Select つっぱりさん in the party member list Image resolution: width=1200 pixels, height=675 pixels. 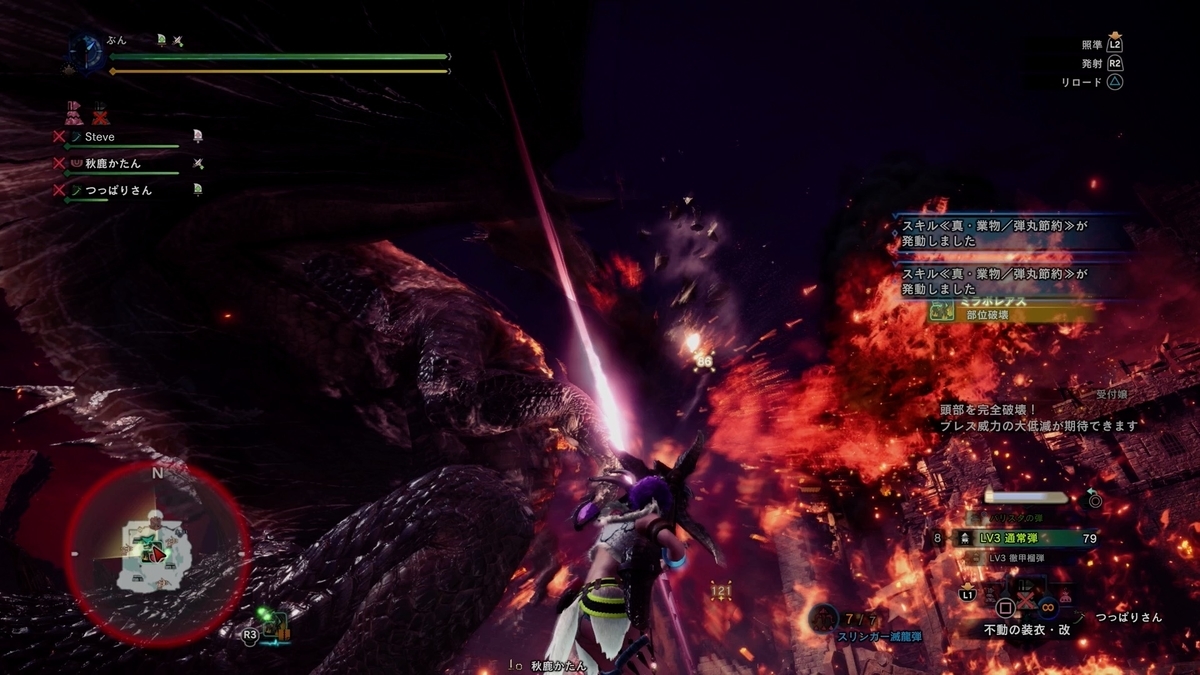coord(118,190)
